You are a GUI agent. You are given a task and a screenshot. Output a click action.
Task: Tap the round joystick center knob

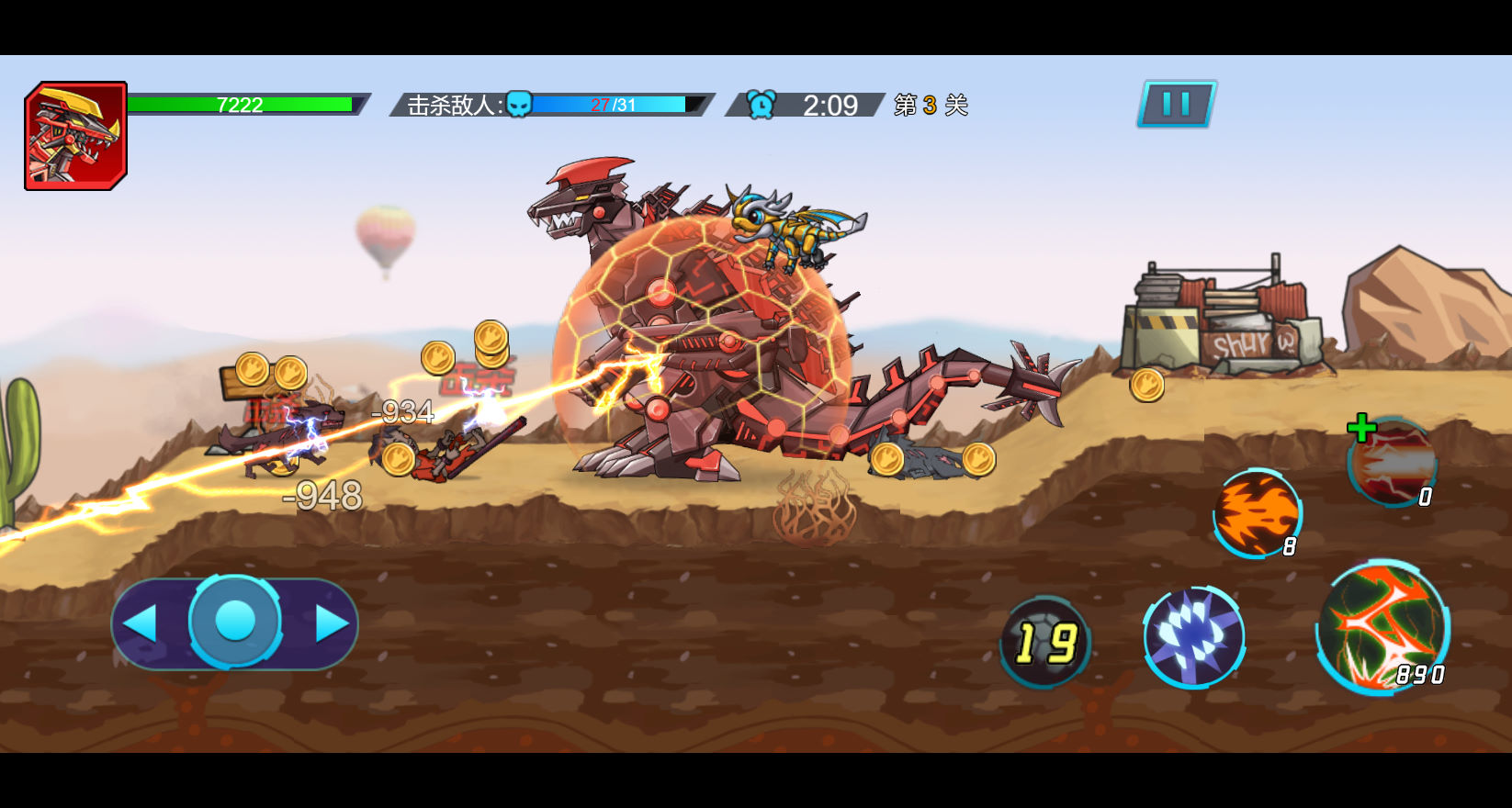click(x=235, y=622)
